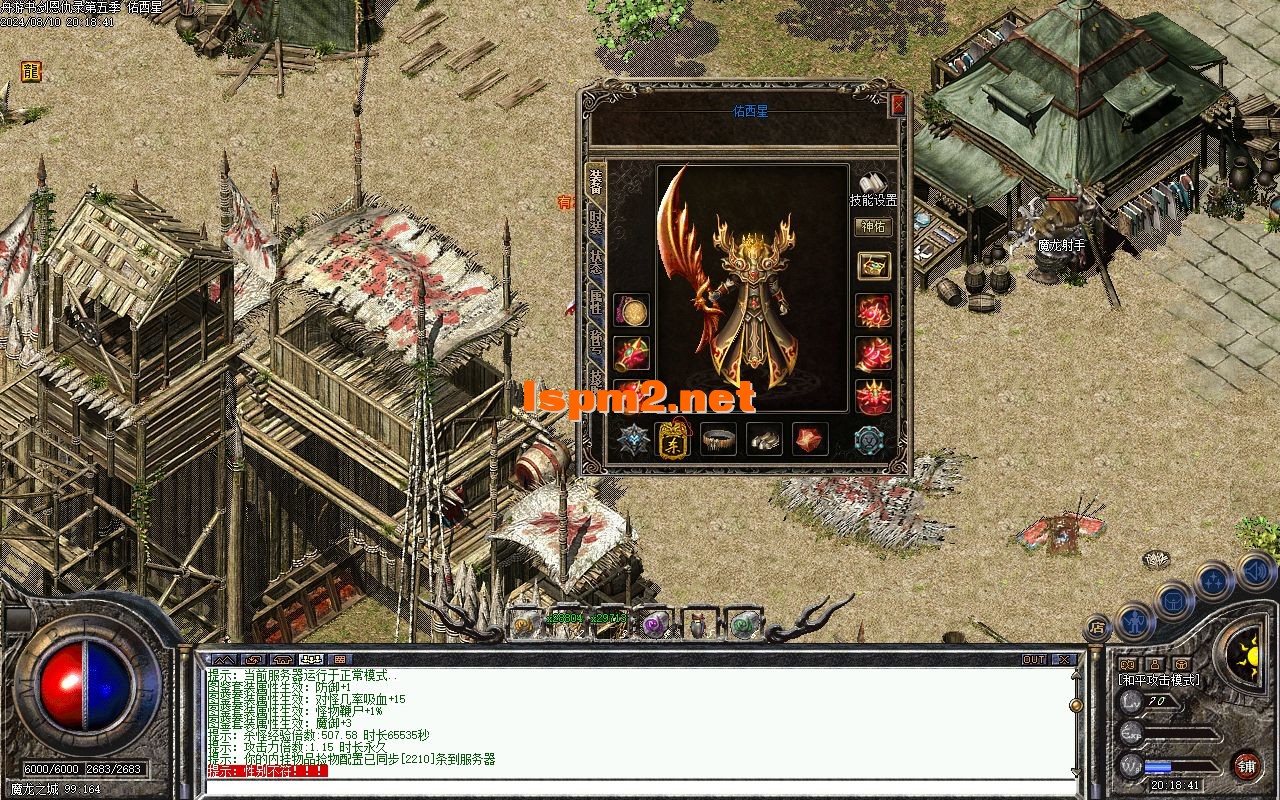1280x800 pixels.
Task: Select the silver belt equipment slot
Action: [719, 439]
